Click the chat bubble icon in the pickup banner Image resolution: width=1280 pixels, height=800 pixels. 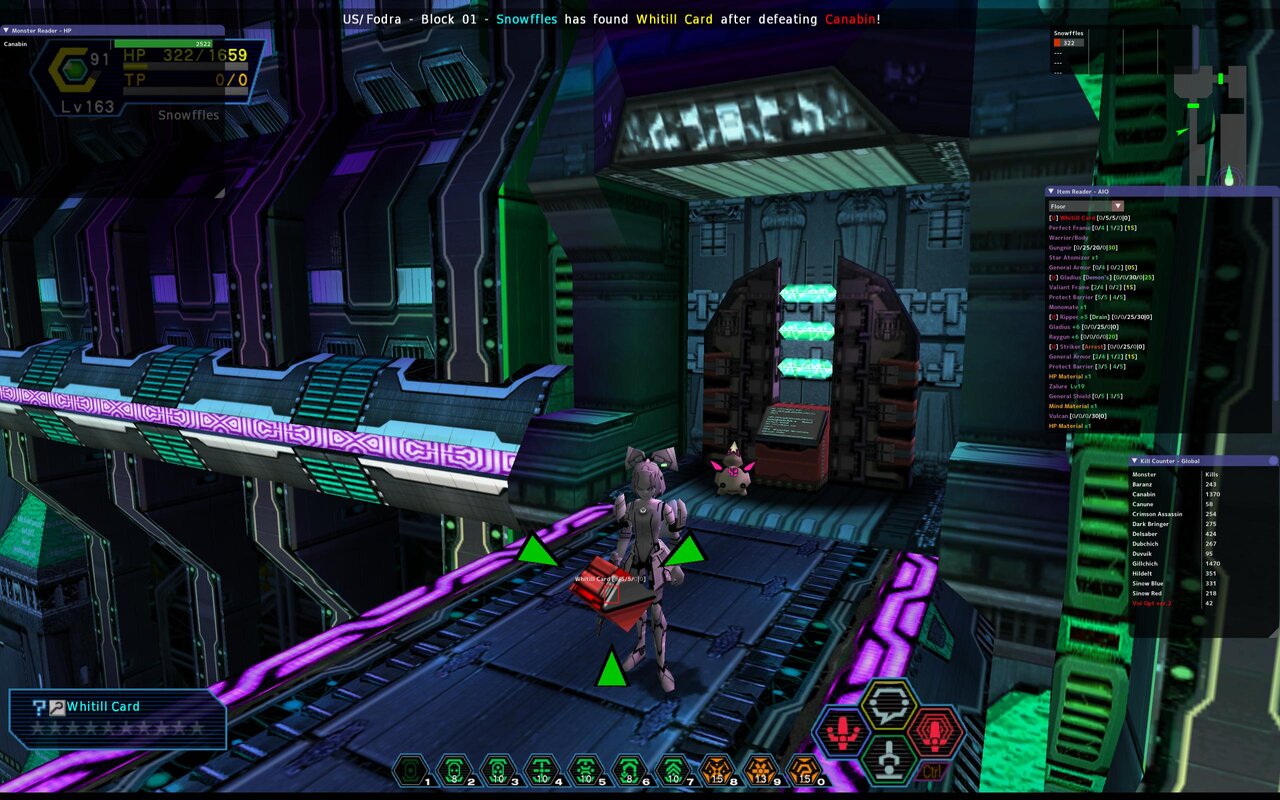click(x=55, y=707)
